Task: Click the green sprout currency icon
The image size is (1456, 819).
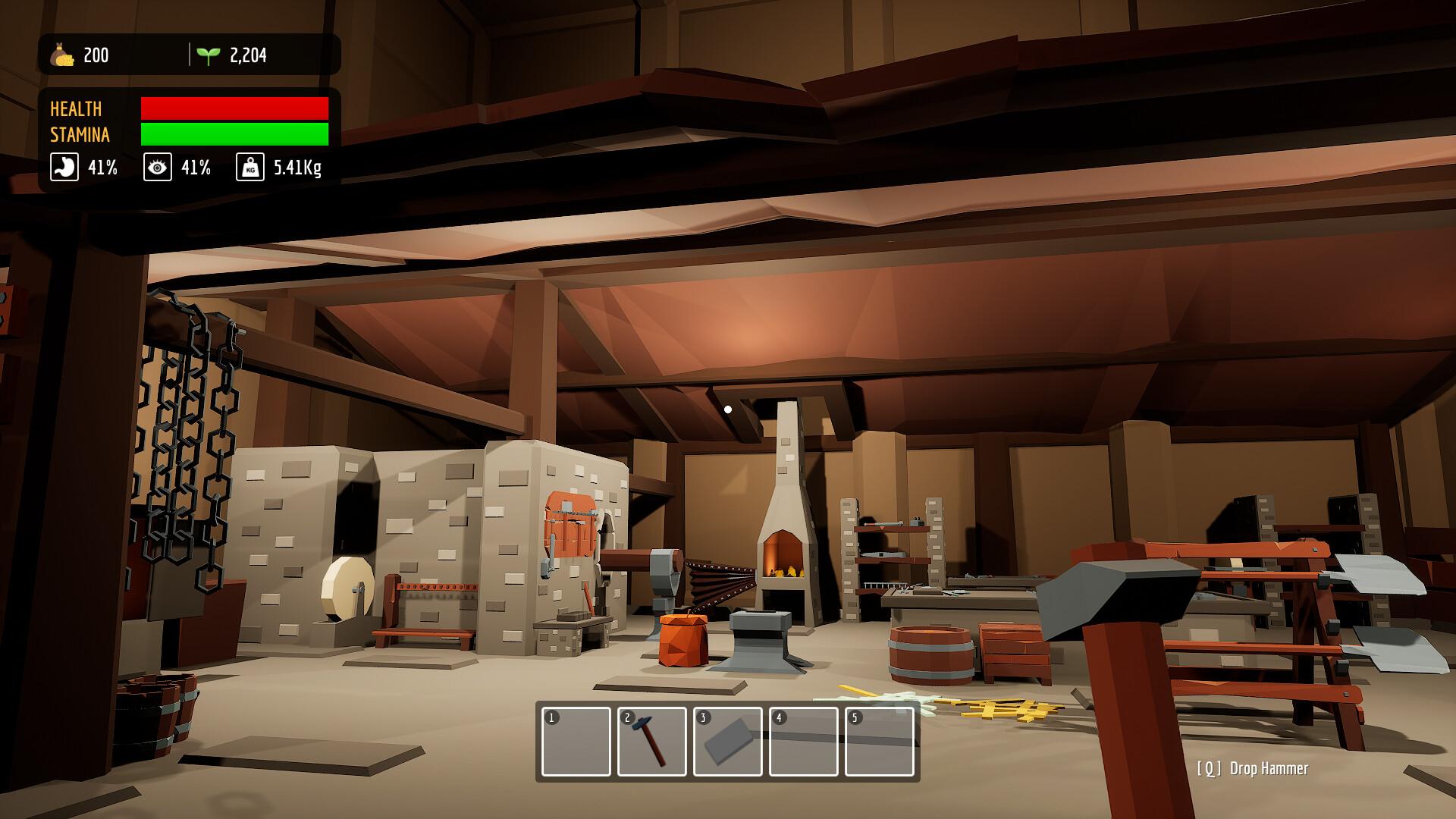Action: 209,54
